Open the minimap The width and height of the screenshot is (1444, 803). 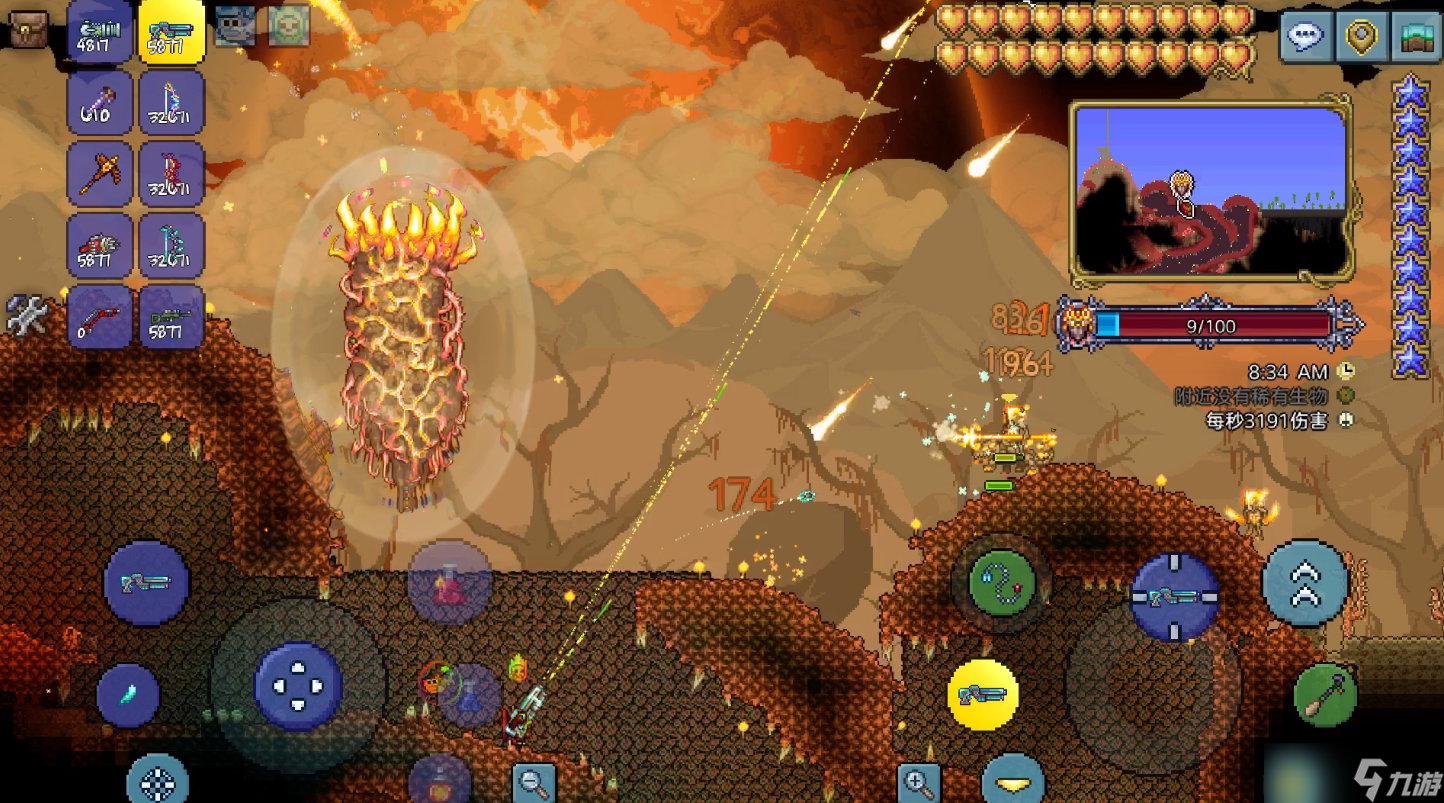1211,190
